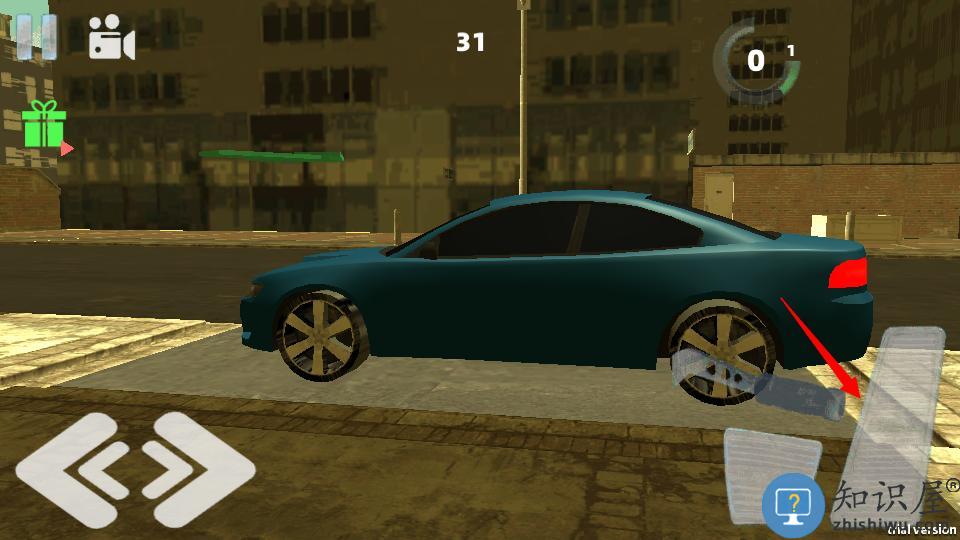The width and height of the screenshot is (960, 540).
Task: Switch the camera view
Action: 111,38
